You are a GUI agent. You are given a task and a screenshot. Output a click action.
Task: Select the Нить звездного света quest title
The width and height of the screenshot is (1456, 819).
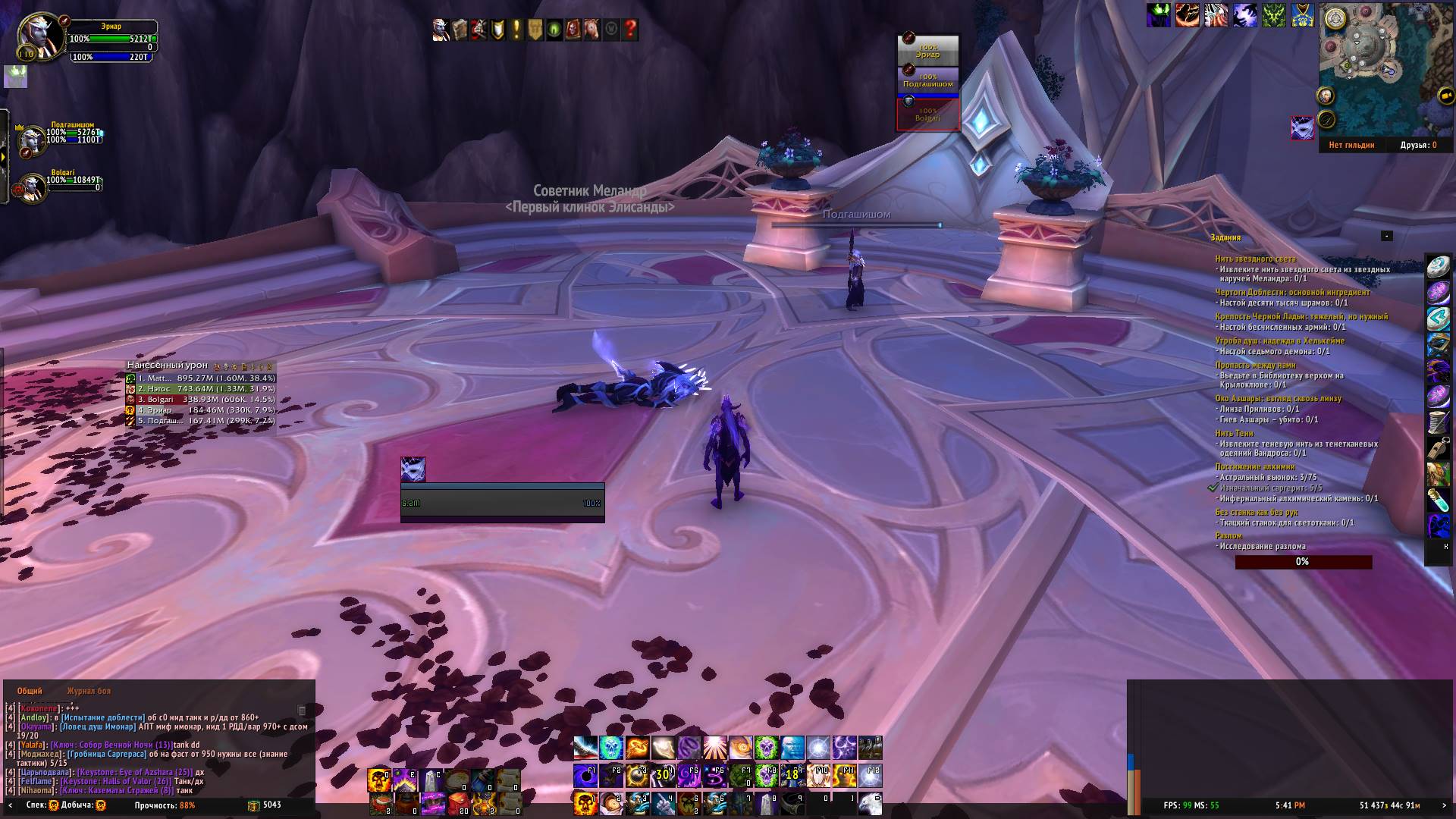pyautogui.click(x=1255, y=259)
